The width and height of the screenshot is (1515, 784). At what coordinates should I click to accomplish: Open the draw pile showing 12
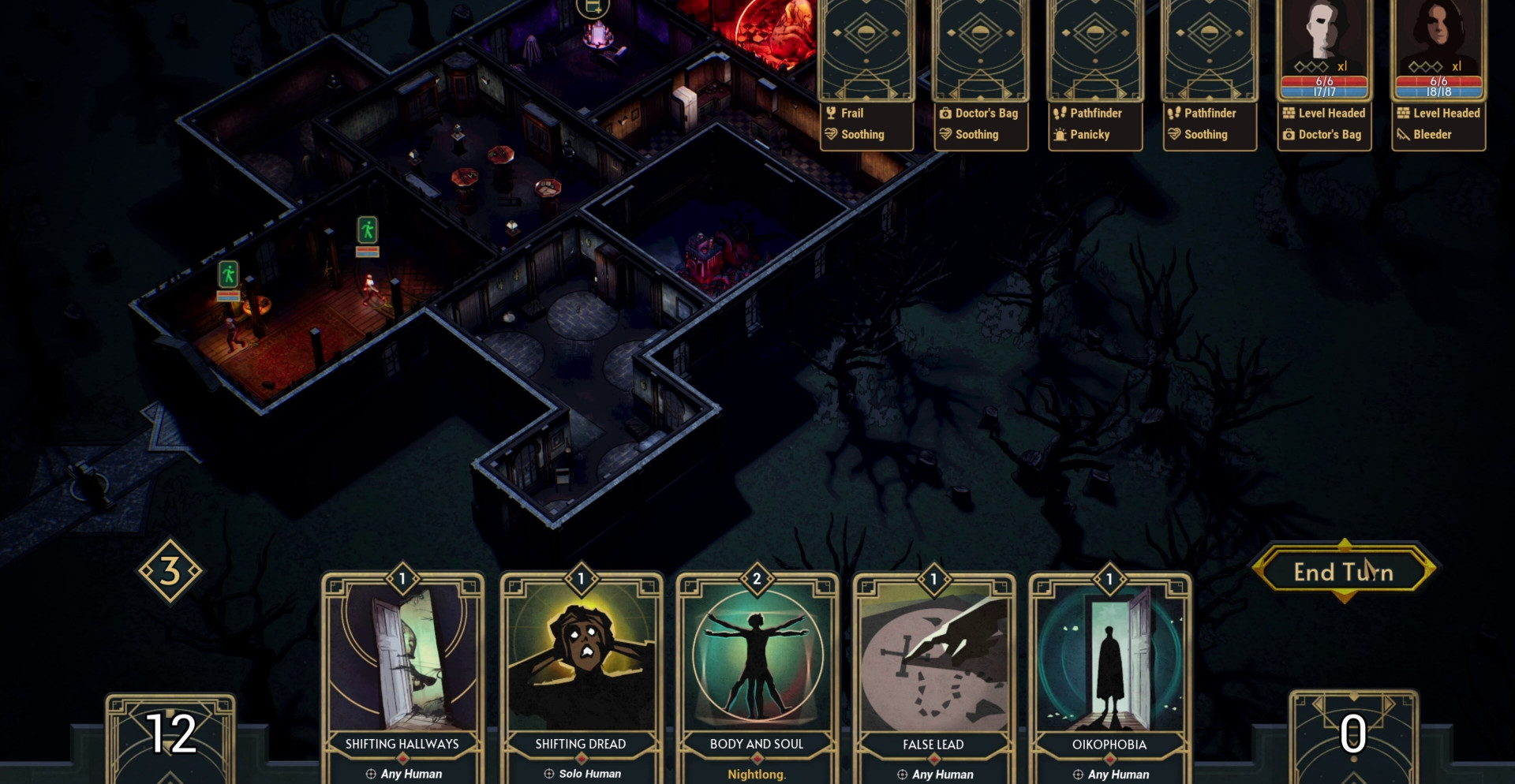[x=170, y=737]
